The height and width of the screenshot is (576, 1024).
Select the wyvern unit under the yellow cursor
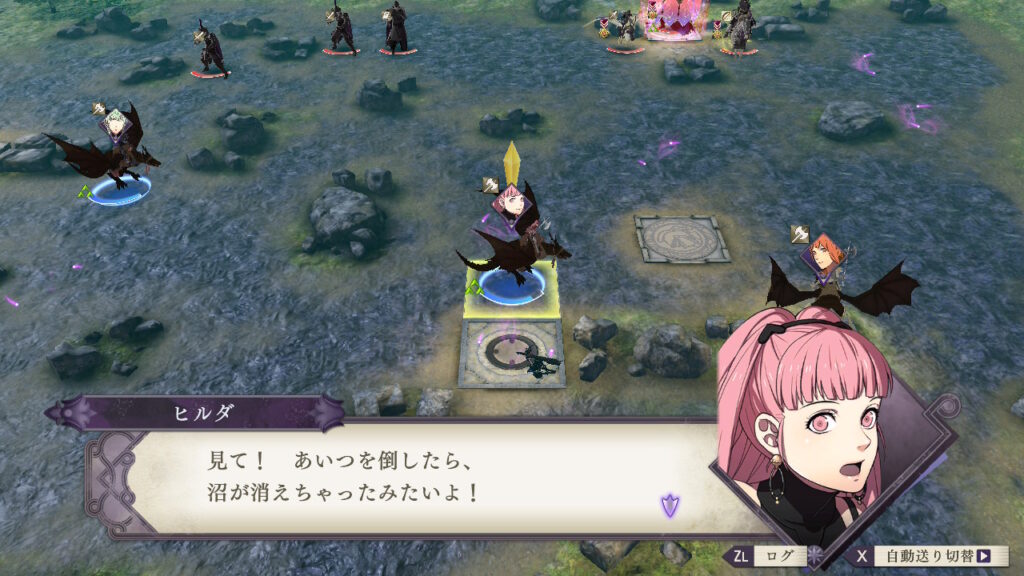(512, 245)
